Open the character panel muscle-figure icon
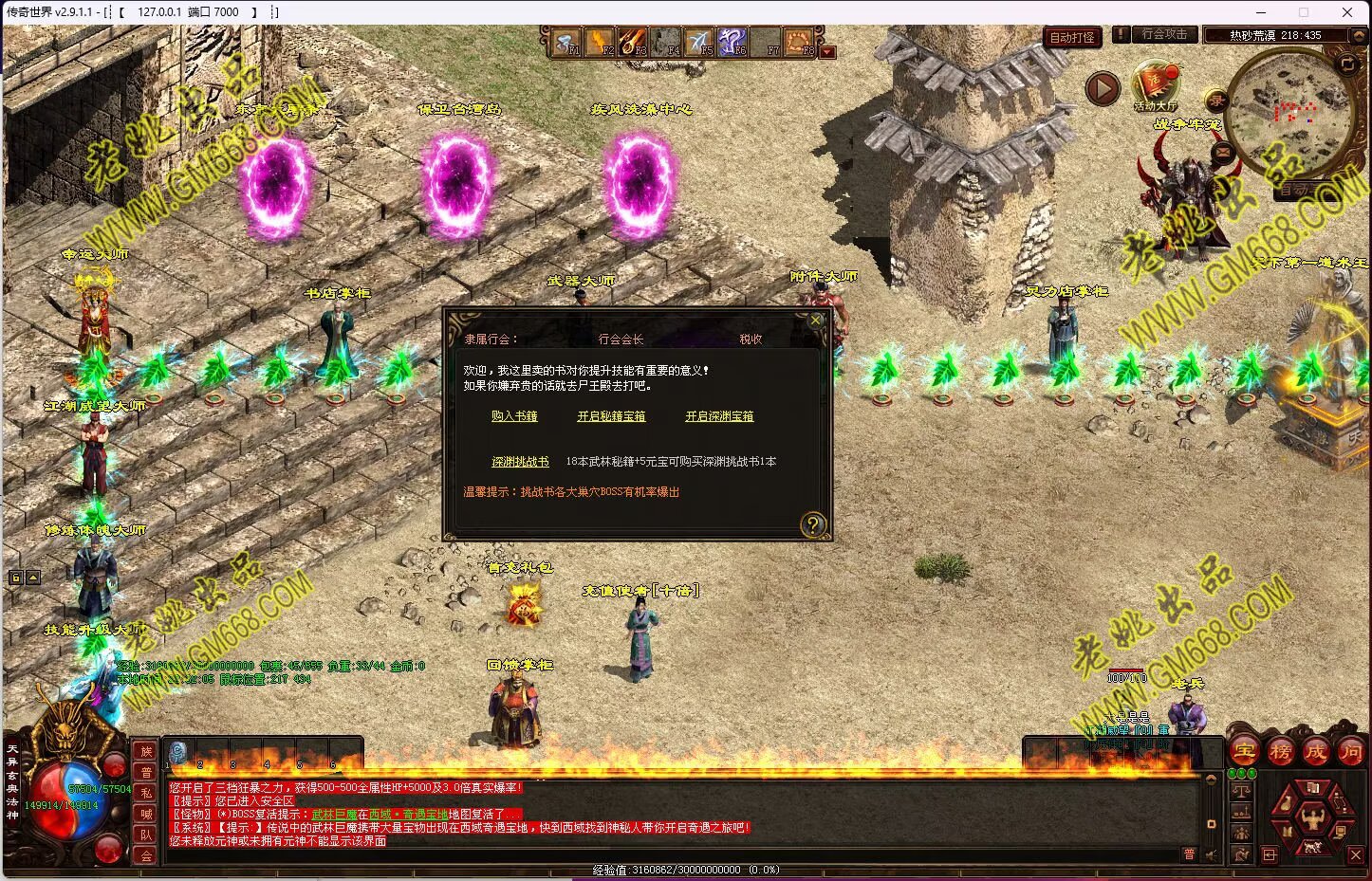1372x881 pixels. point(1313,816)
